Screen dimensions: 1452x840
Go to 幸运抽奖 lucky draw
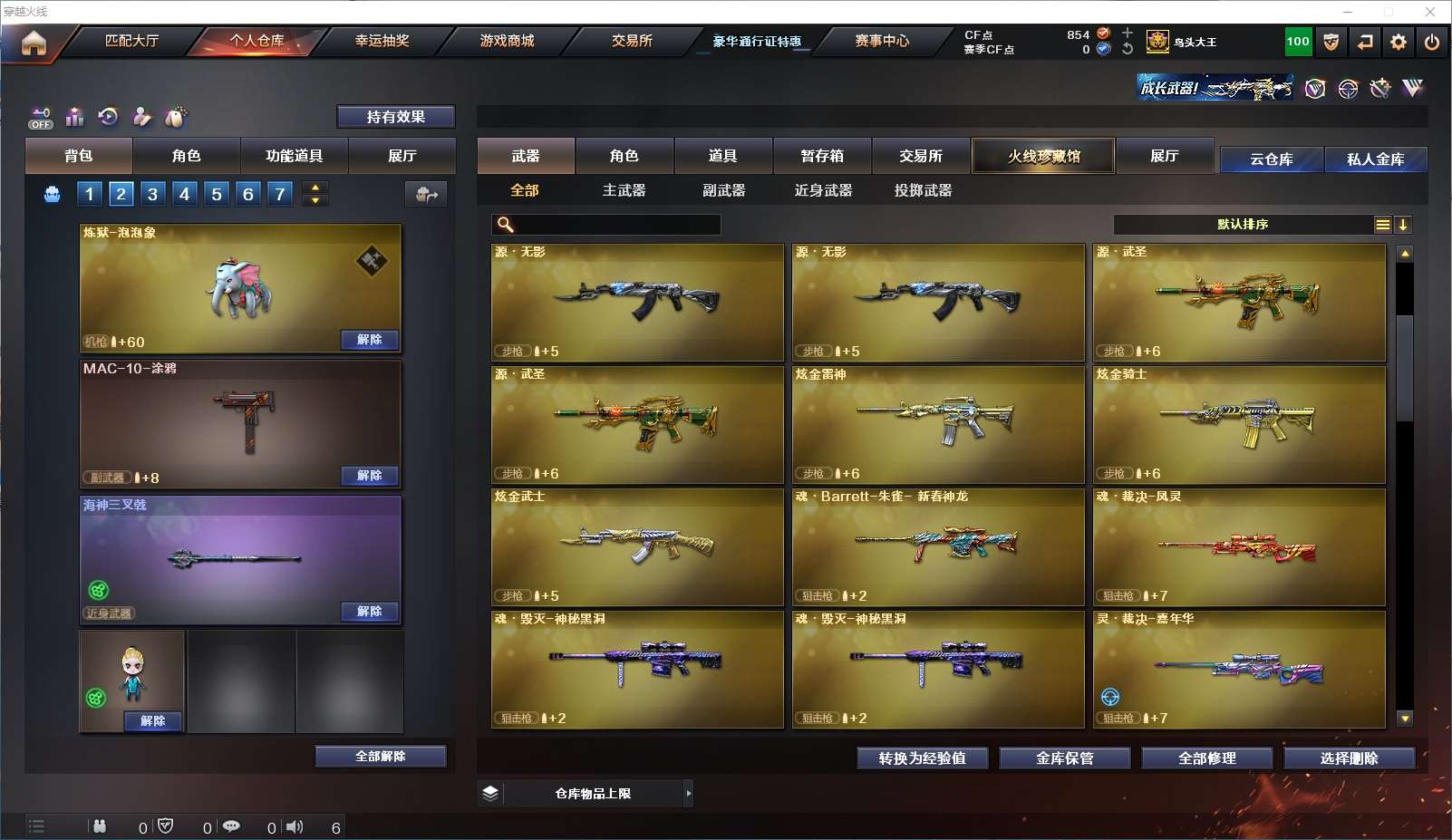382,41
